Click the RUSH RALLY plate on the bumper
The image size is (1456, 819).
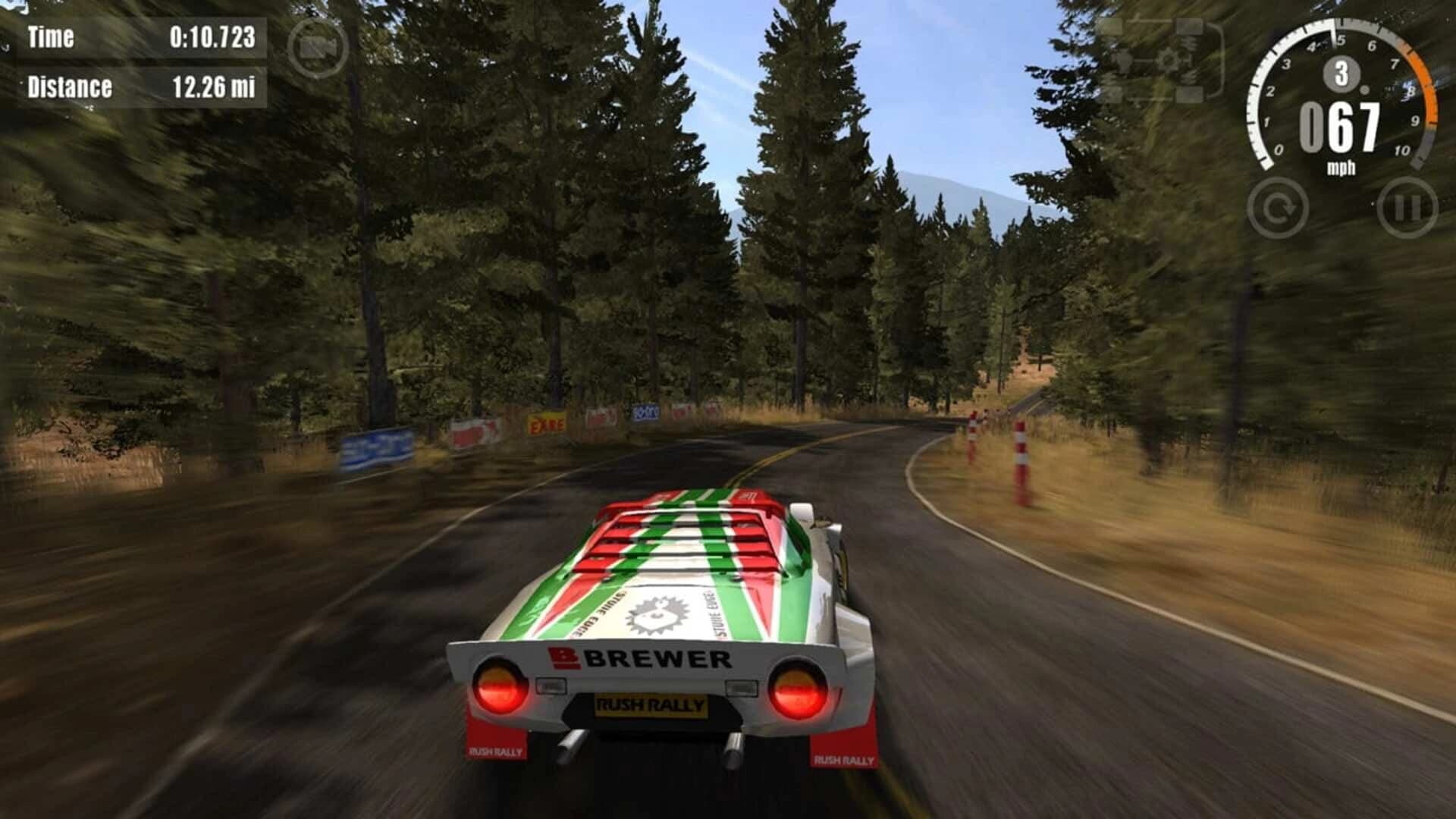point(651,705)
